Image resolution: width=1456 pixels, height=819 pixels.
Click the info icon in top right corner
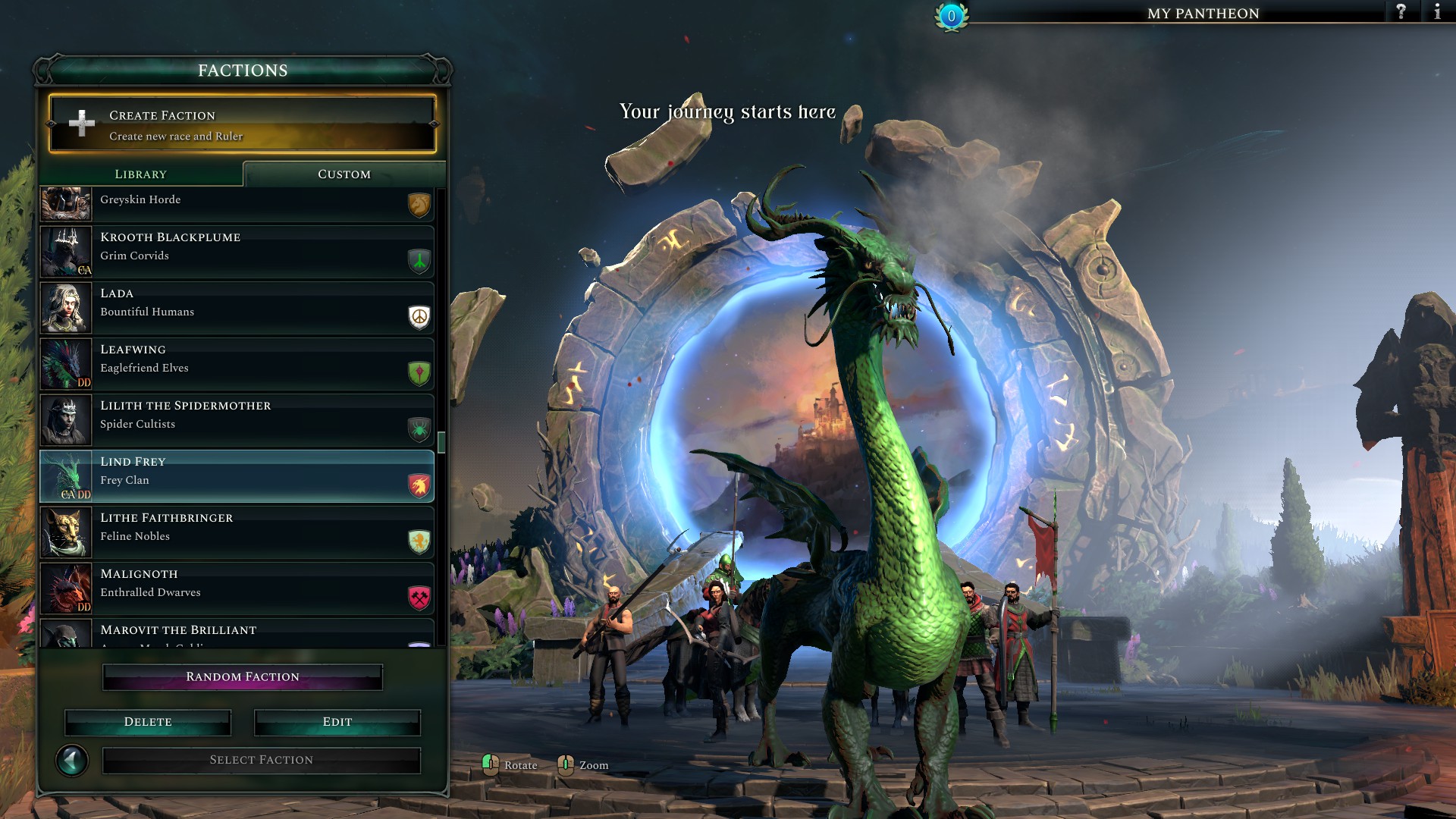(1437, 11)
